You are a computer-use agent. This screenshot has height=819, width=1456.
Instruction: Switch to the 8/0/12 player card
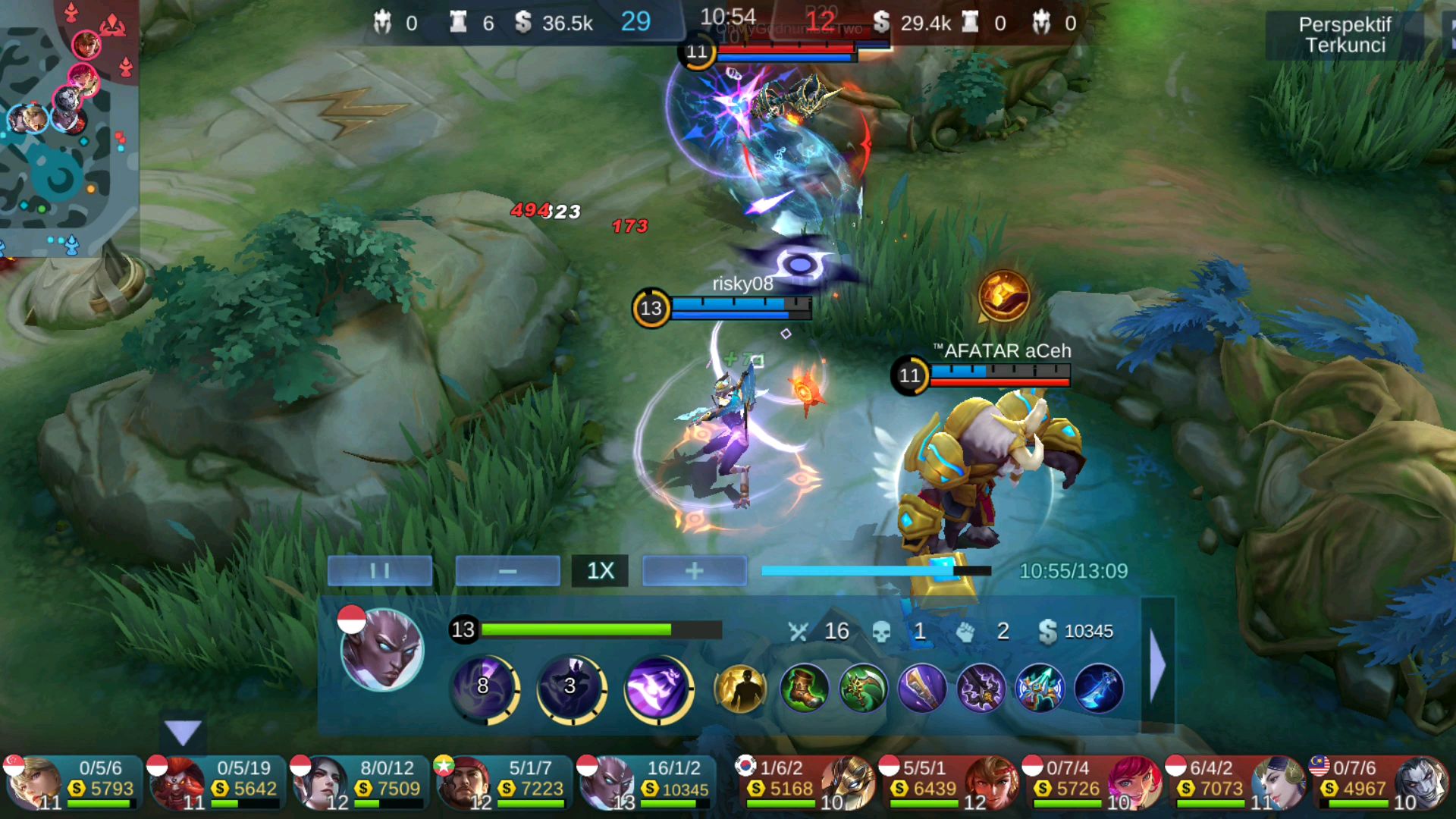coord(361,783)
